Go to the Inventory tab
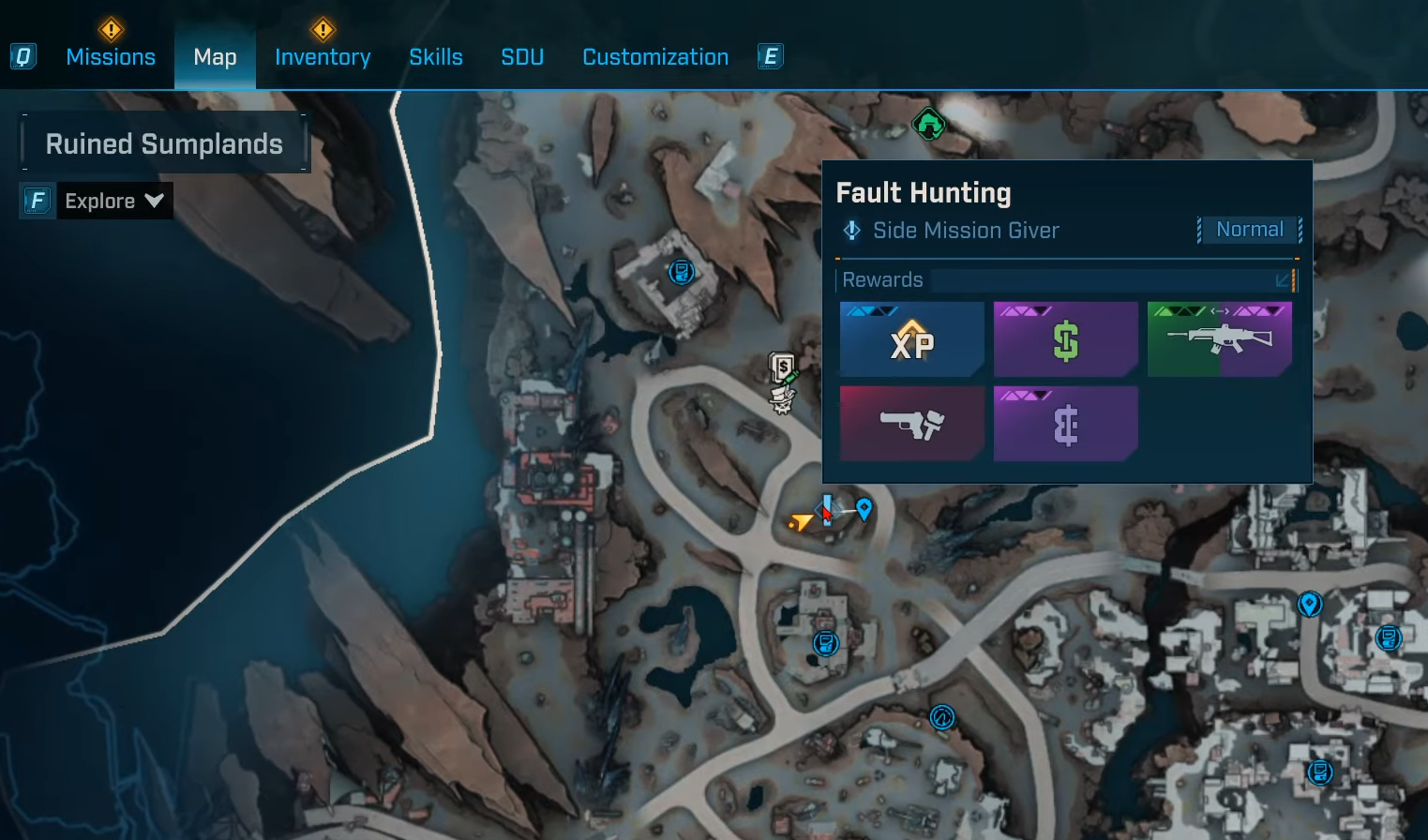The height and width of the screenshot is (840, 1428). [323, 57]
